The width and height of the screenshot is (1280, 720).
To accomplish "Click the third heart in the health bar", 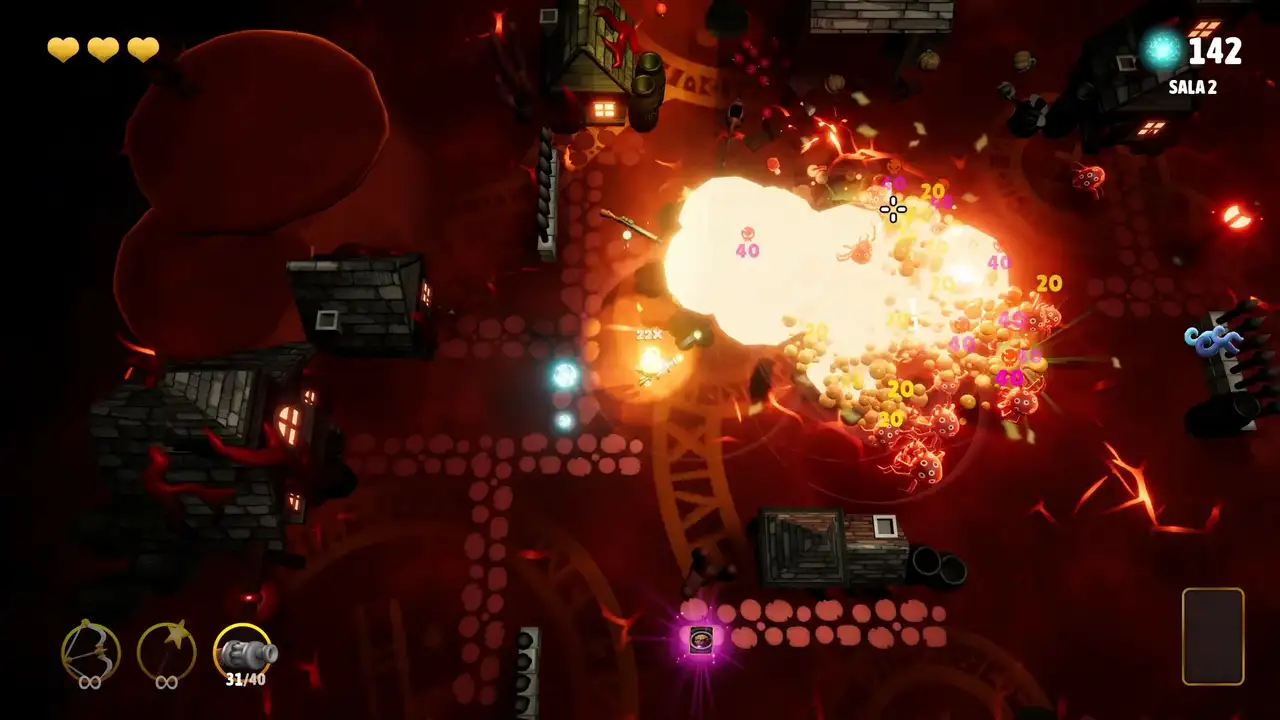I will (141, 49).
